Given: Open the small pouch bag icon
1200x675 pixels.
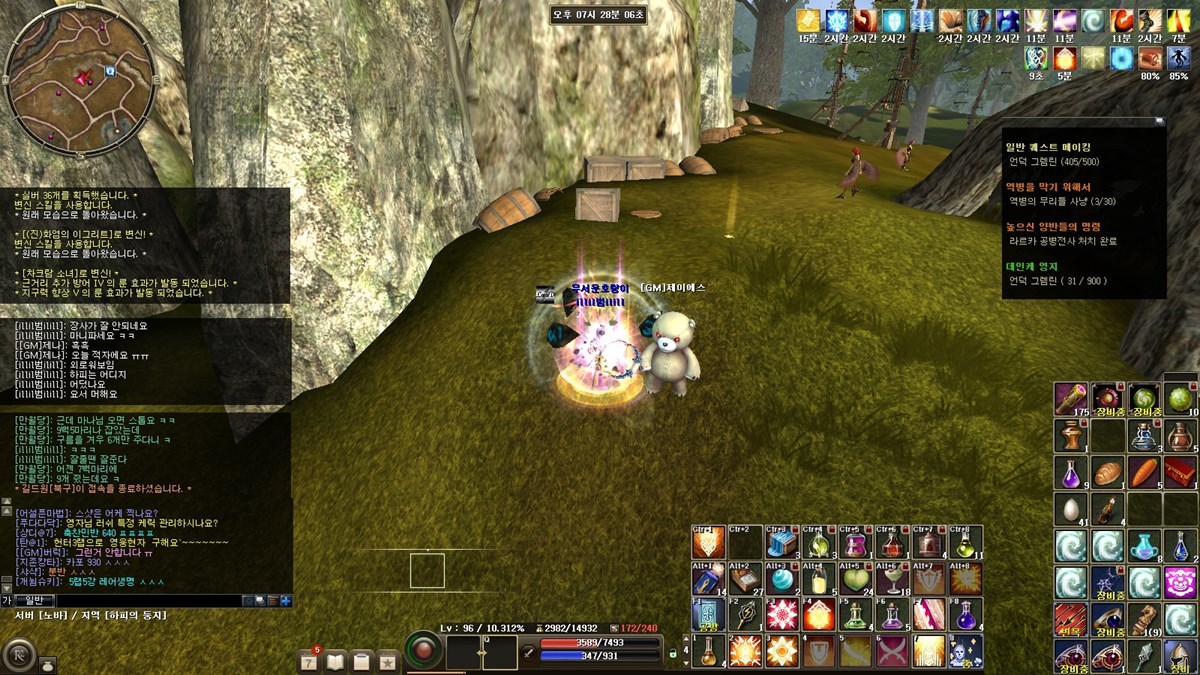Looking at the screenshot, I should coord(47,663).
